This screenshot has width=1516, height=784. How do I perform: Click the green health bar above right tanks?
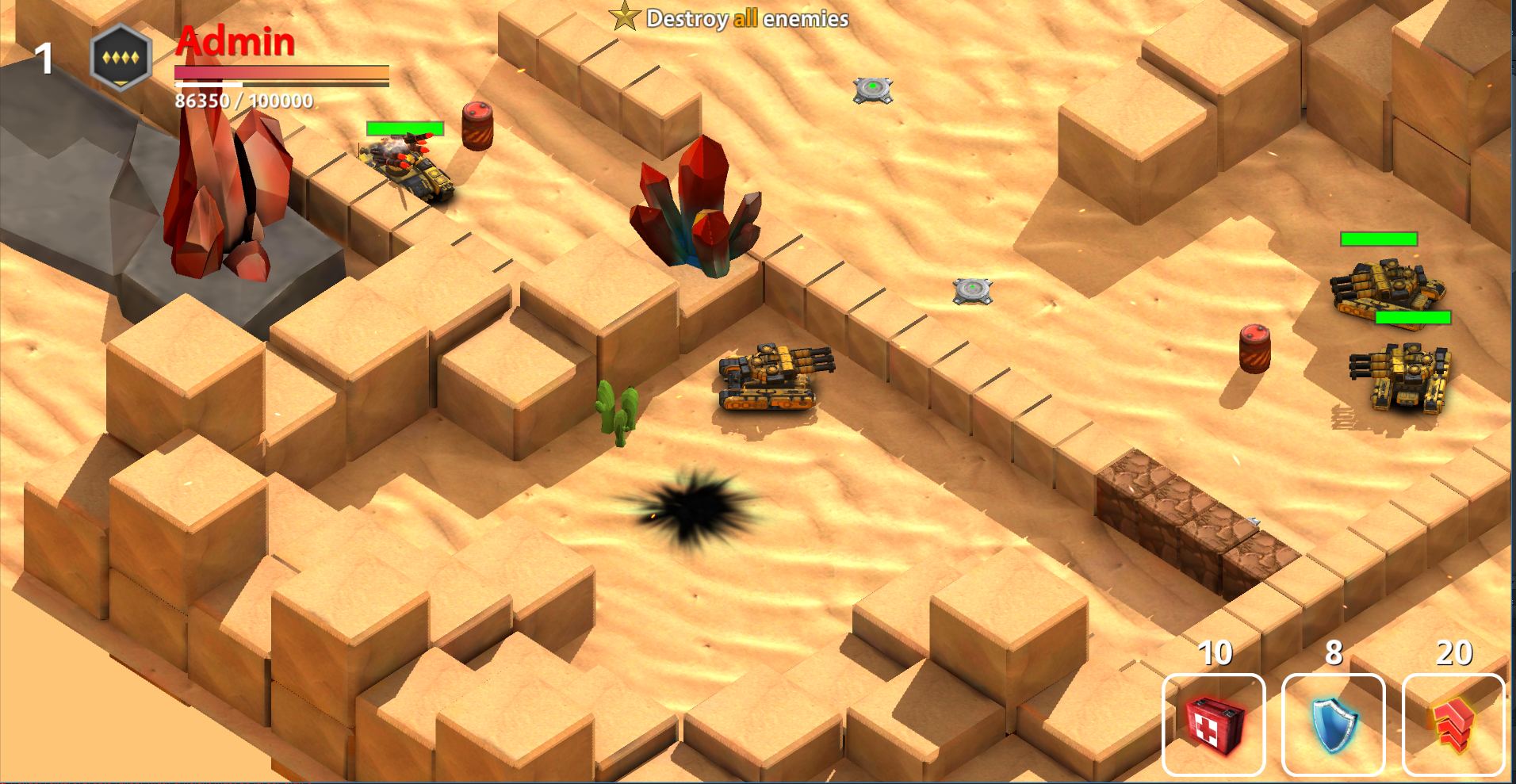pyautogui.click(x=1377, y=239)
